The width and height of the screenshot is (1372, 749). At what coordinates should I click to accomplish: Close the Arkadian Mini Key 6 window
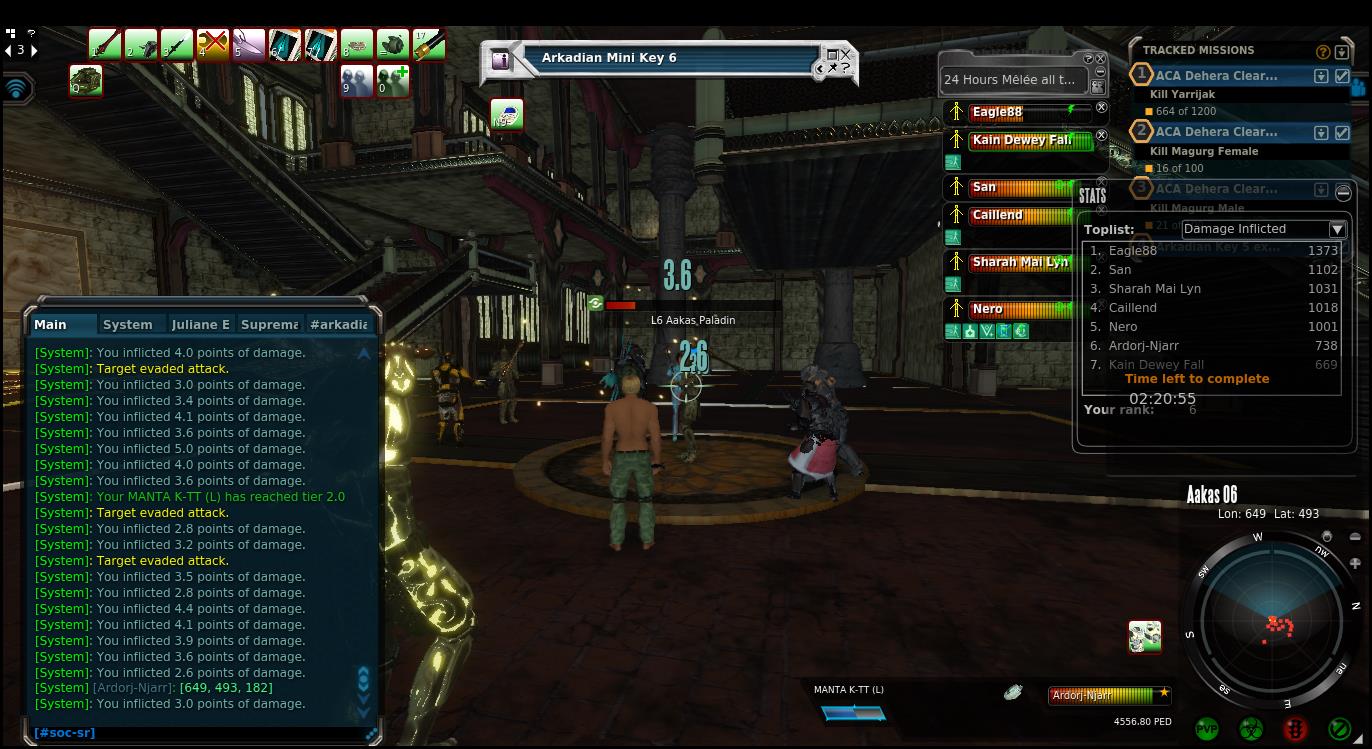(x=846, y=54)
